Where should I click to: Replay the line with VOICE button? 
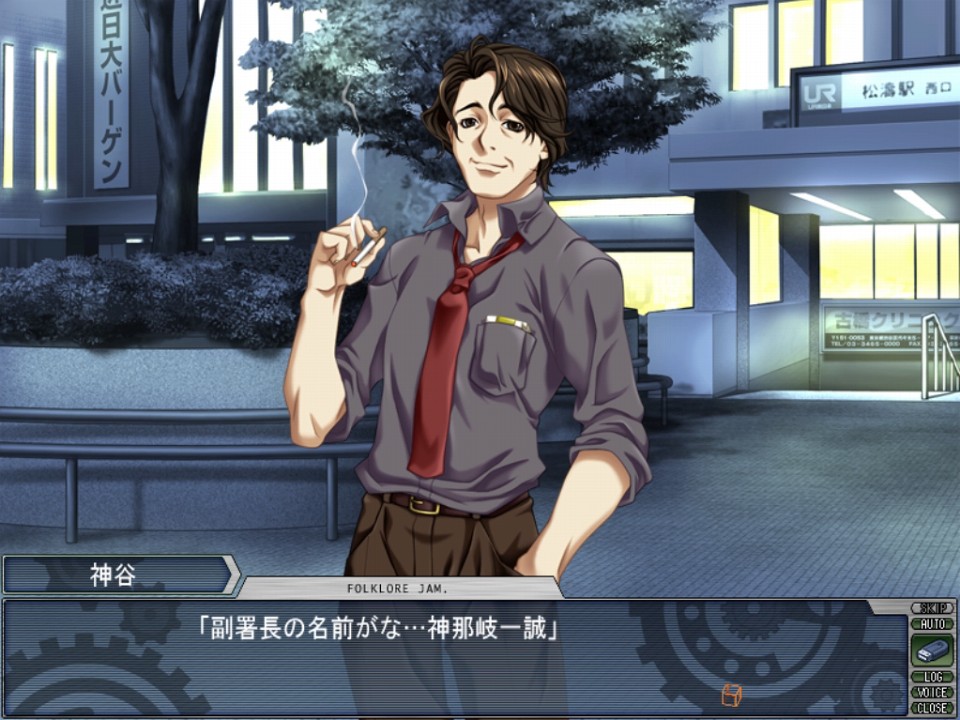point(932,692)
